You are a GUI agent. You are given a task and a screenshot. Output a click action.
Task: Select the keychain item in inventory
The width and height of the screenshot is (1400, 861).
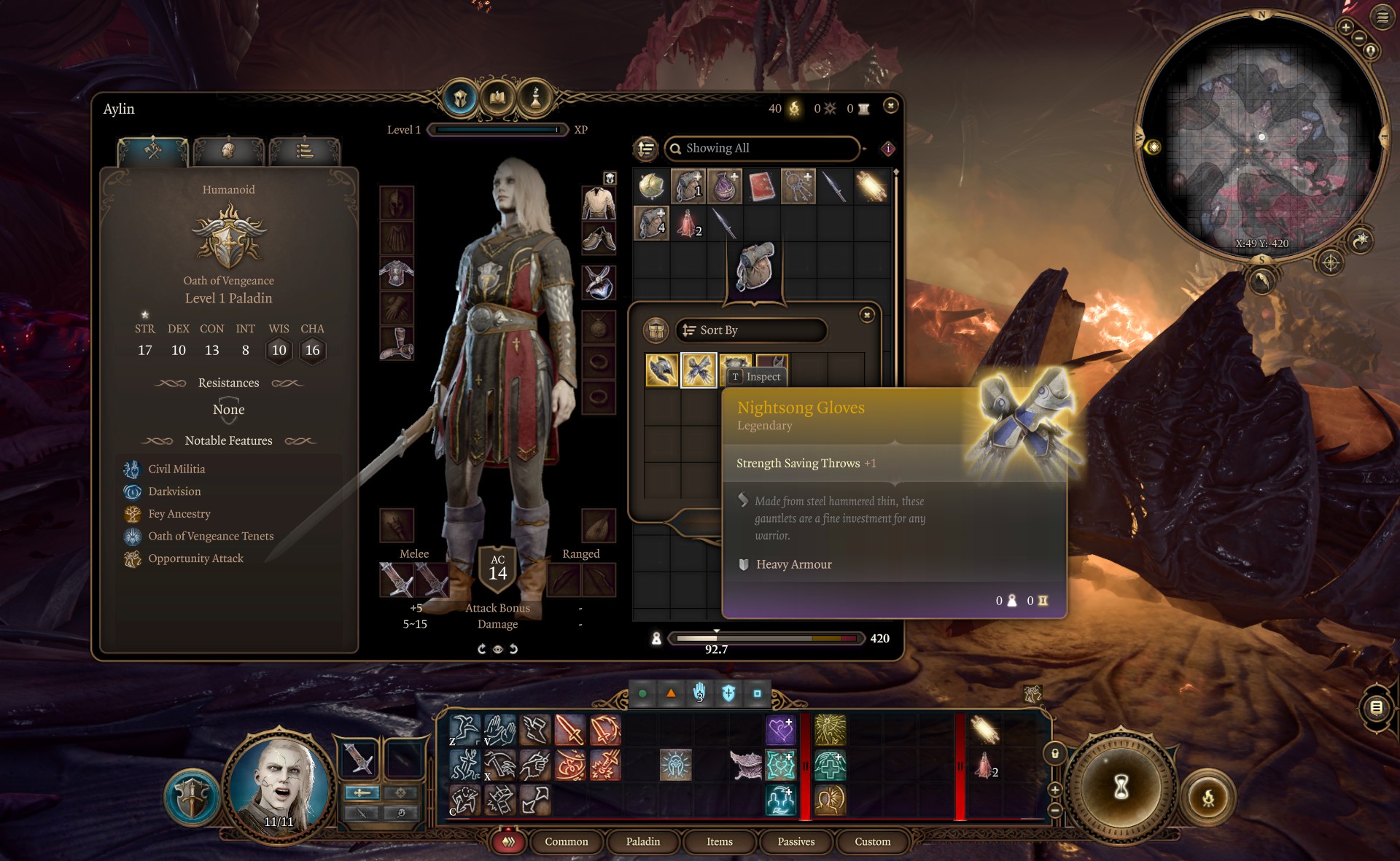tap(798, 187)
